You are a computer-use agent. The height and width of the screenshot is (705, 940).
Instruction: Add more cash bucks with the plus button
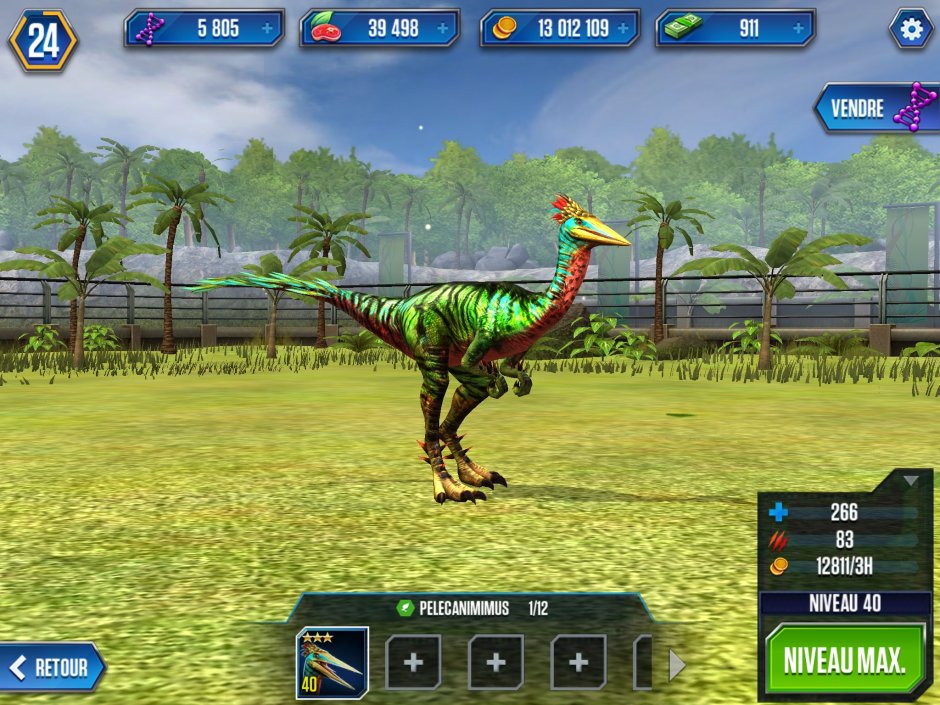(800, 29)
